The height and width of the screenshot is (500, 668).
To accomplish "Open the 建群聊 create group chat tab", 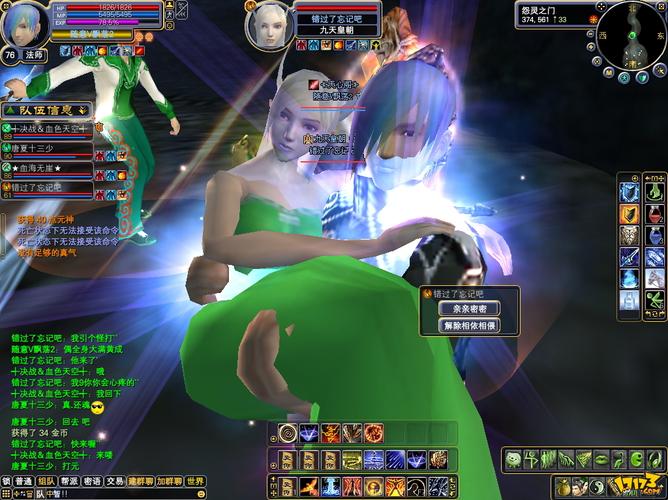I will [140, 481].
